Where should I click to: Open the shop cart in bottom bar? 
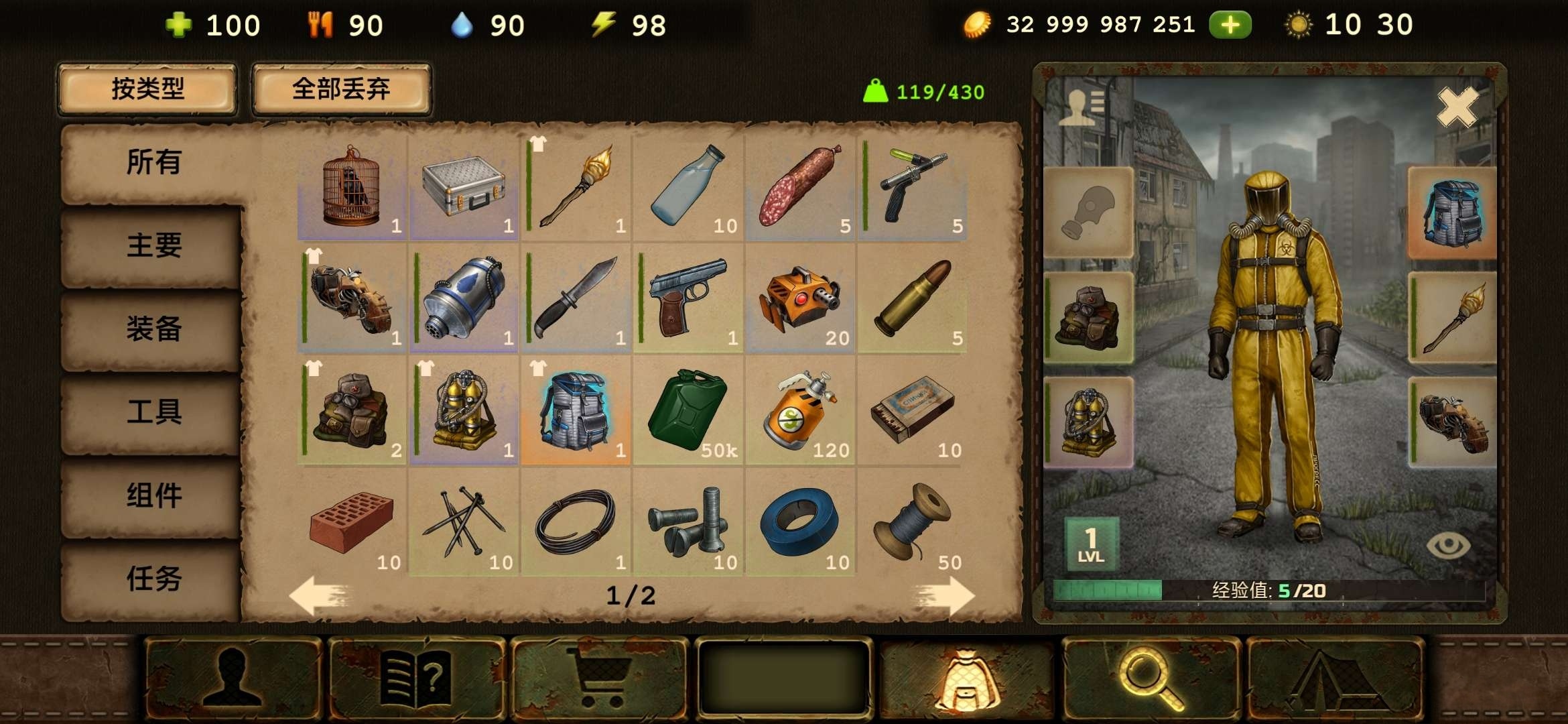599,678
